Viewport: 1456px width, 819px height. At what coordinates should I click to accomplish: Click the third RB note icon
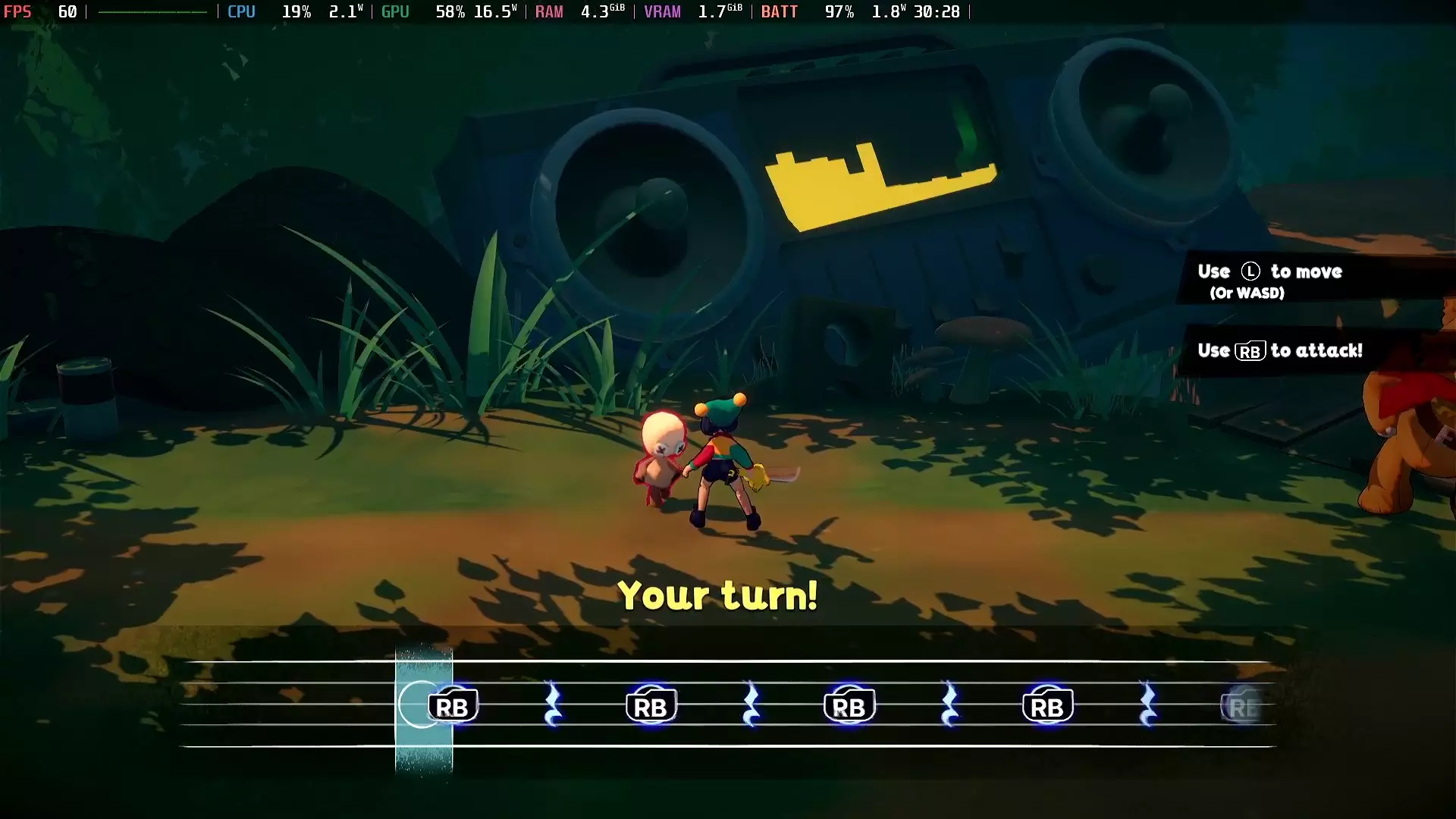click(x=849, y=704)
